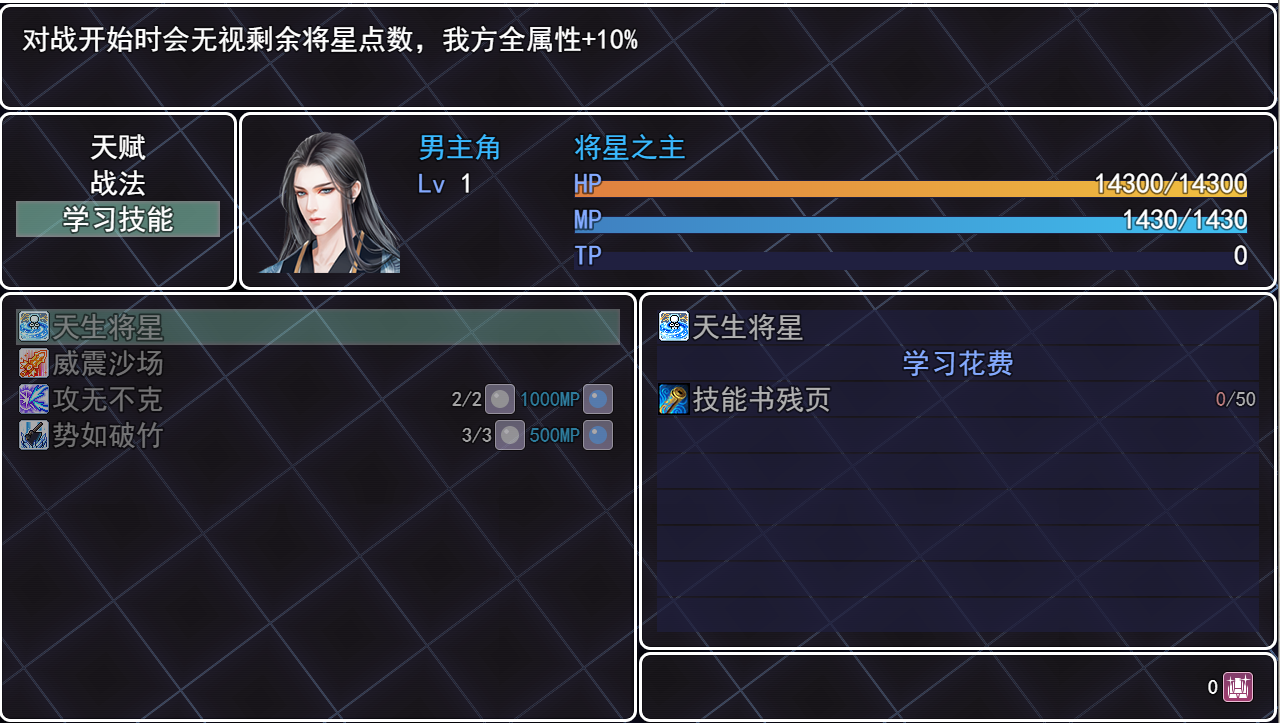Select the 势如破竹 skill icon
The image size is (1280, 723).
pos(33,434)
